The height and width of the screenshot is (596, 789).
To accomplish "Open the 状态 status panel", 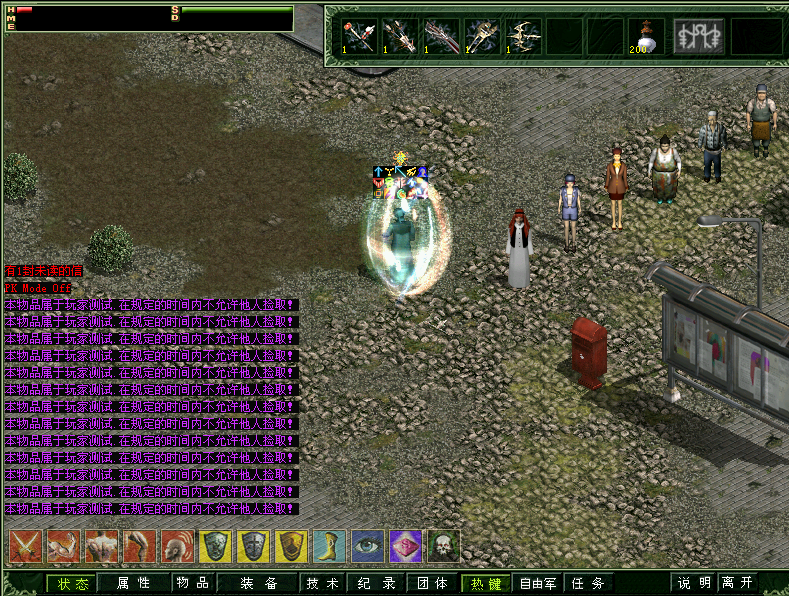I will pyautogui.click(x=72, y=583).
